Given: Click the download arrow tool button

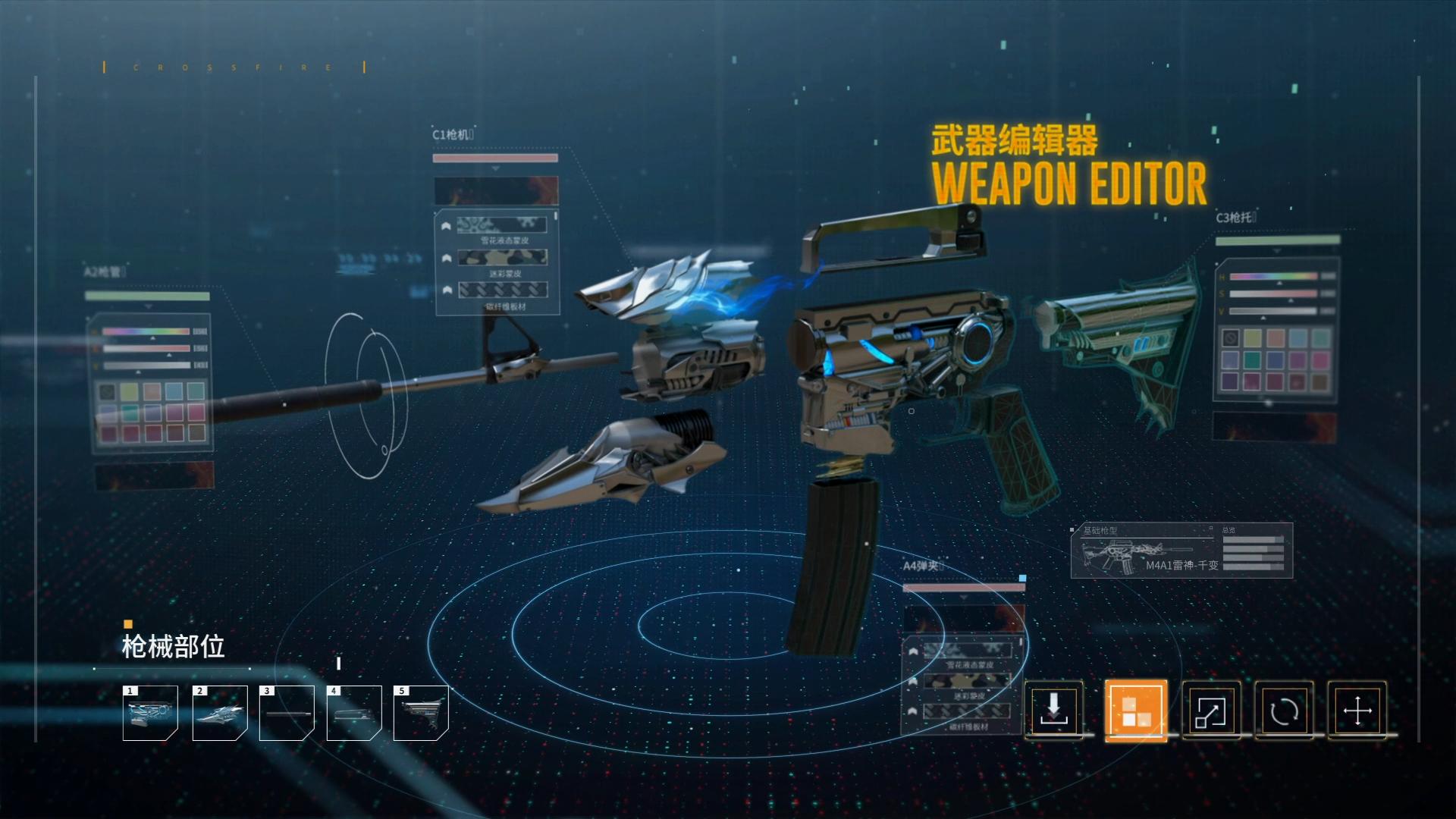Looking at the screenshot, I should tap(1053, 711).
